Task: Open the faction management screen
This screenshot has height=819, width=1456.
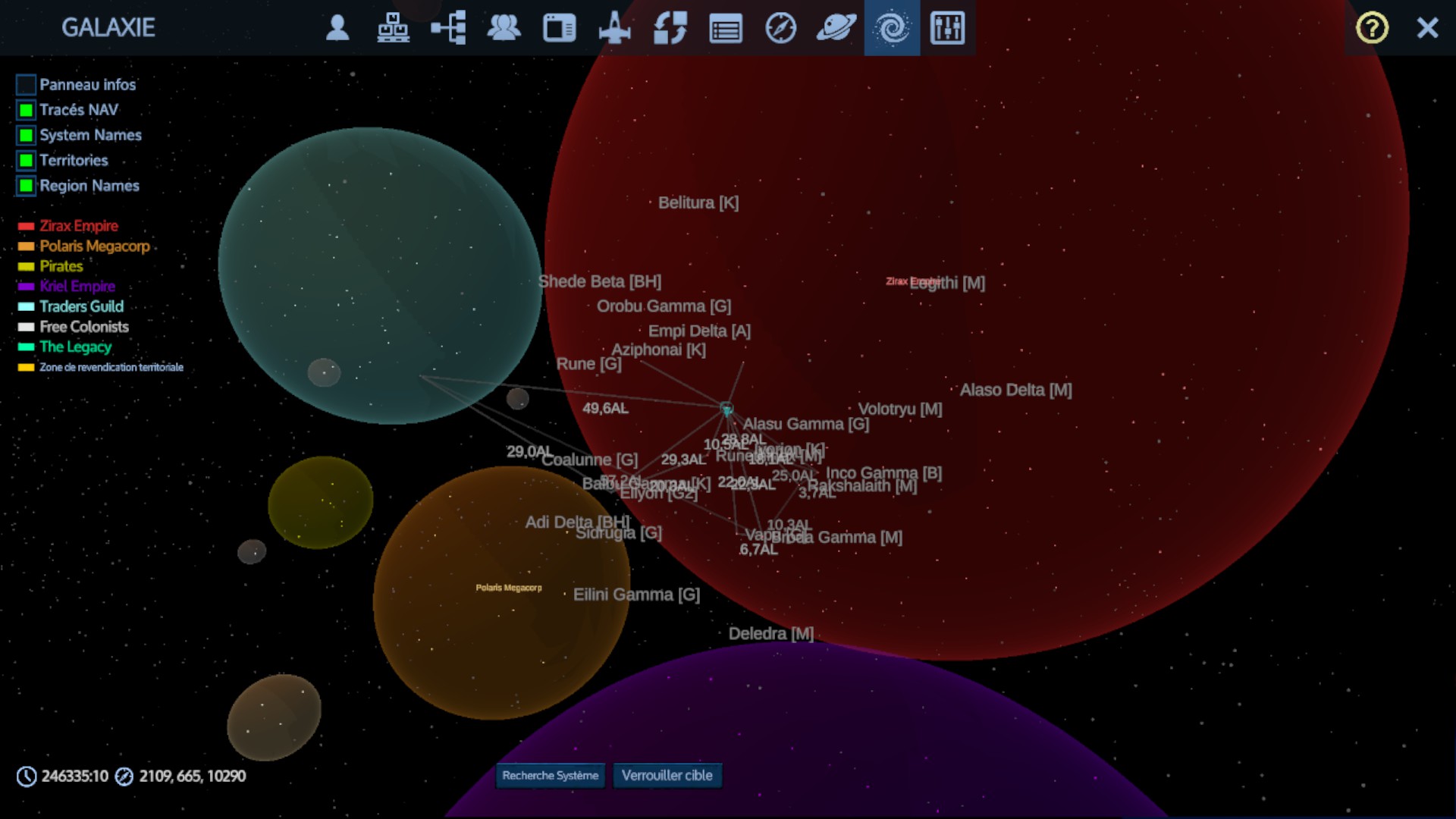Action: tap(505, 28)
